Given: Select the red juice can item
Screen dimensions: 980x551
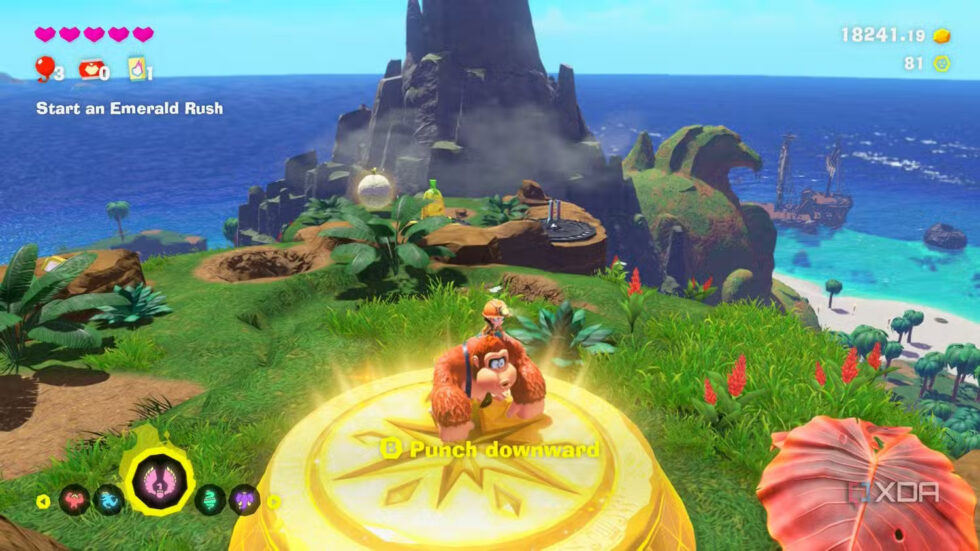Looking at the screenshot, I should pyautogui.click(x=91, y=68).
